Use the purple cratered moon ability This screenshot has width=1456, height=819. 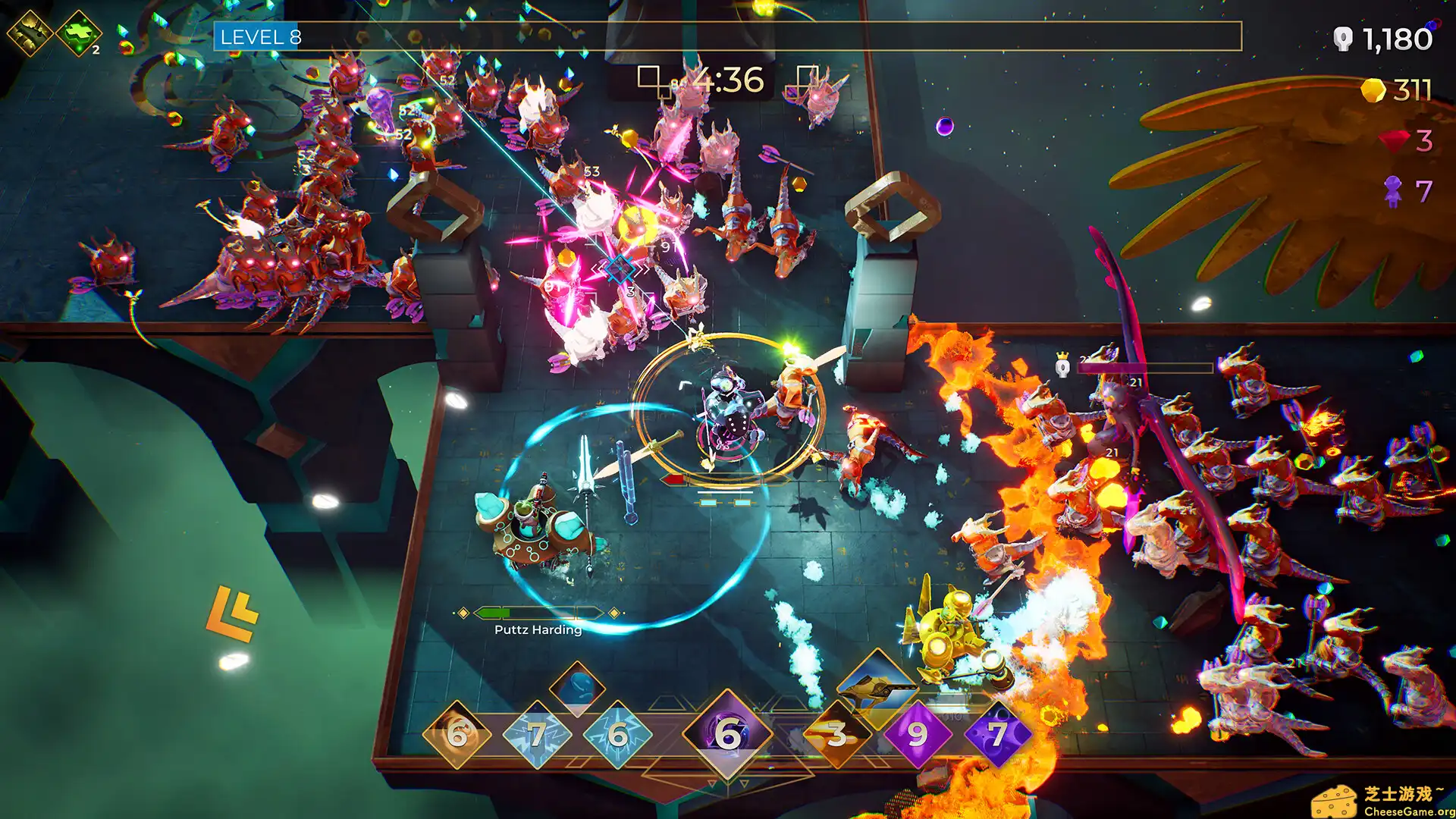click(x=998, y=734)
